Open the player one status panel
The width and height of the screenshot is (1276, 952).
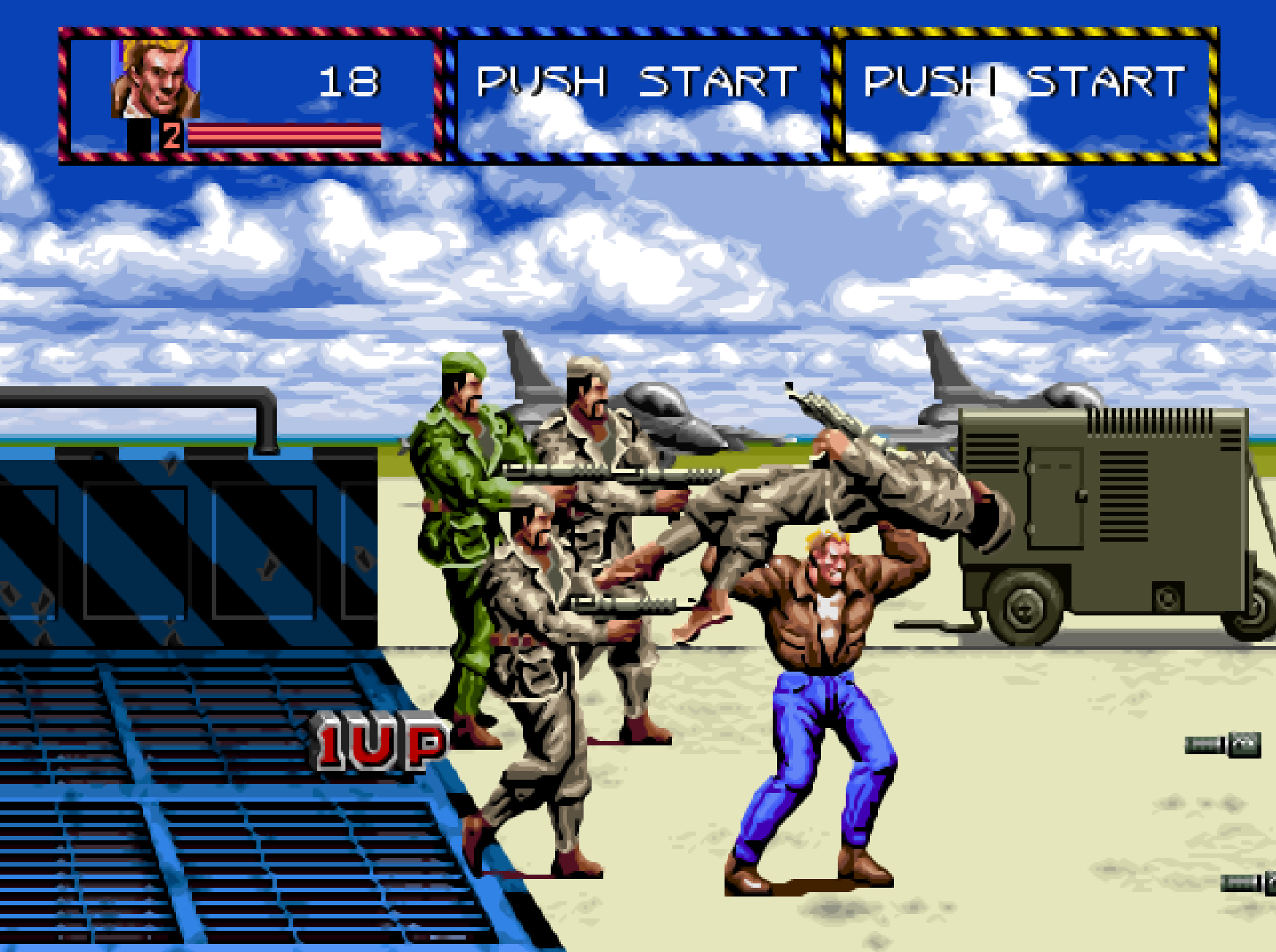point(248,95)
